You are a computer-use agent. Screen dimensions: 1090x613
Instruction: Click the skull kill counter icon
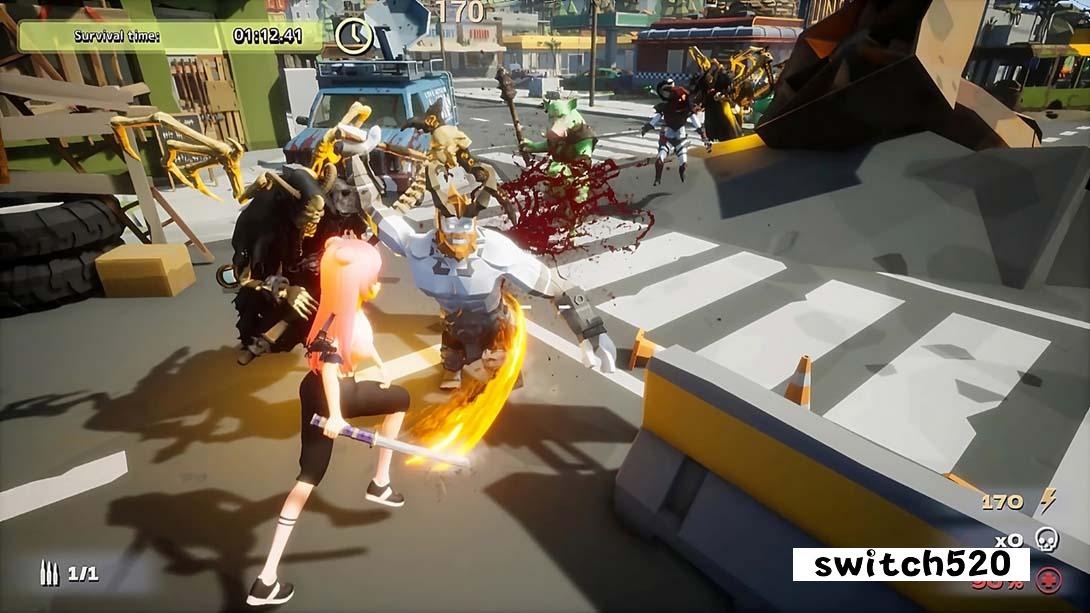(1046, 539)
